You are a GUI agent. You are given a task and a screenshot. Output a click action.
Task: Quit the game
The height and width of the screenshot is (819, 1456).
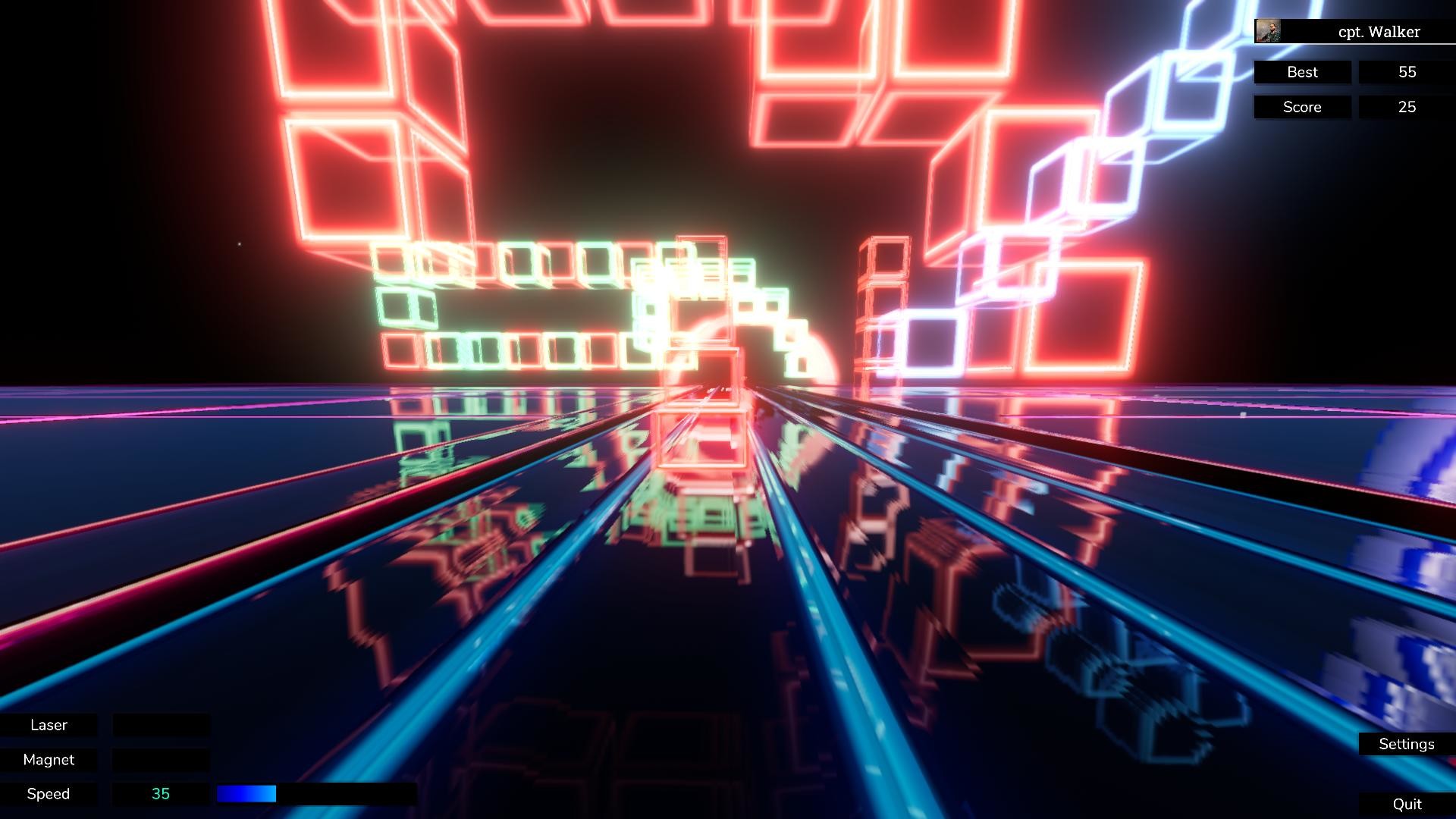tap(1408, 802)
